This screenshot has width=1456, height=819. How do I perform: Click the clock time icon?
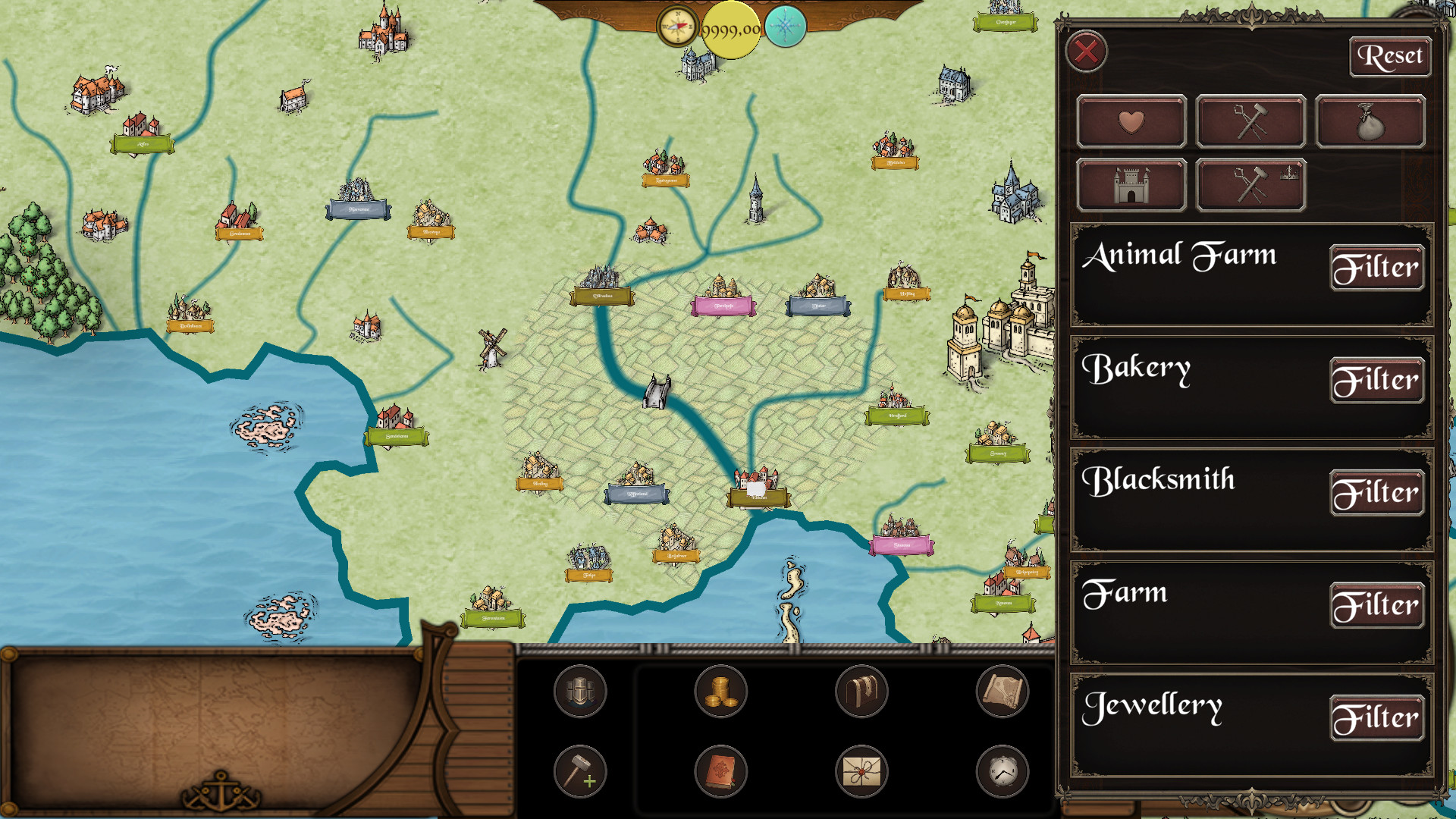(1003, 771)
